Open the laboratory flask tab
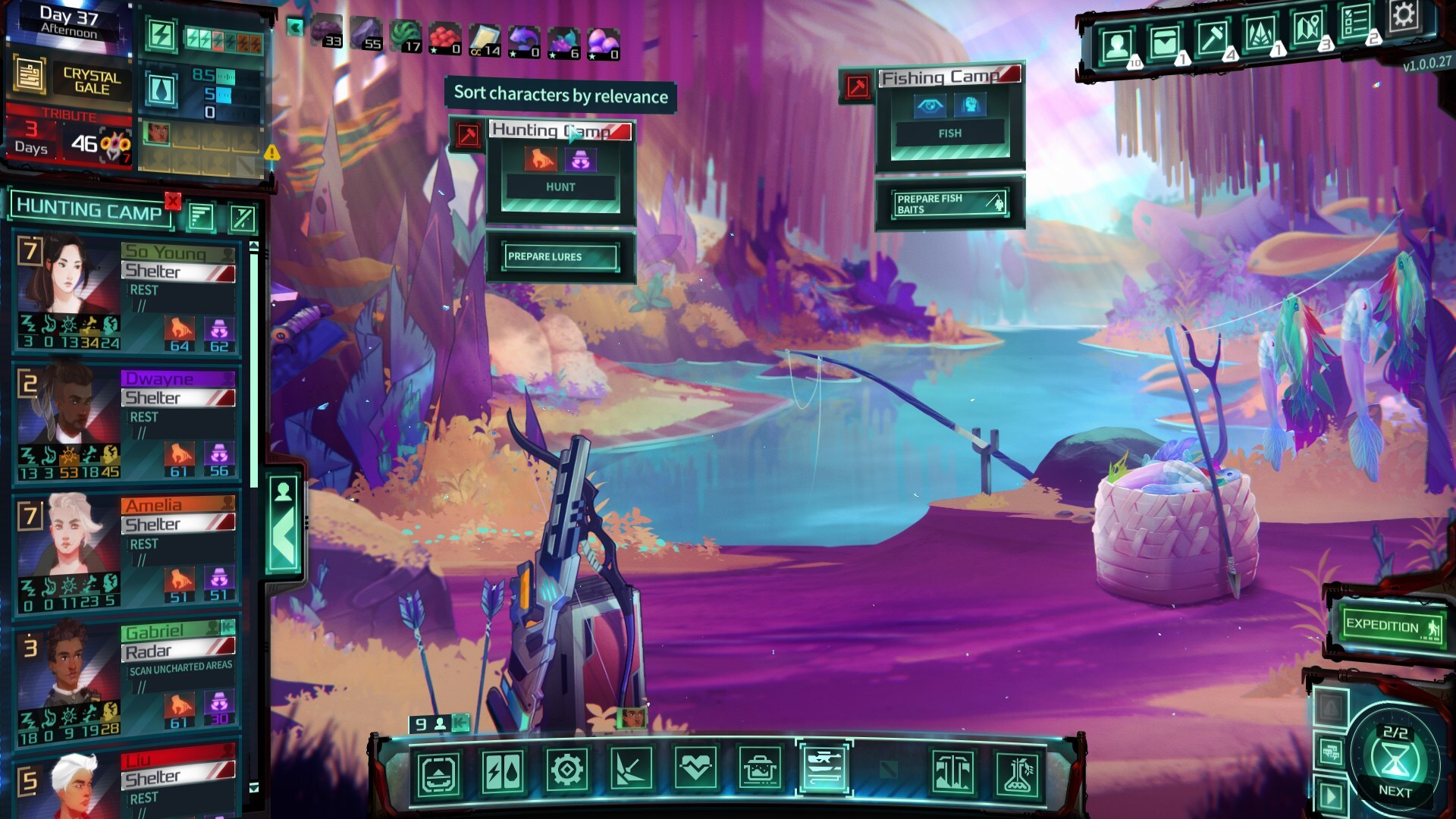 point(1017,773)
